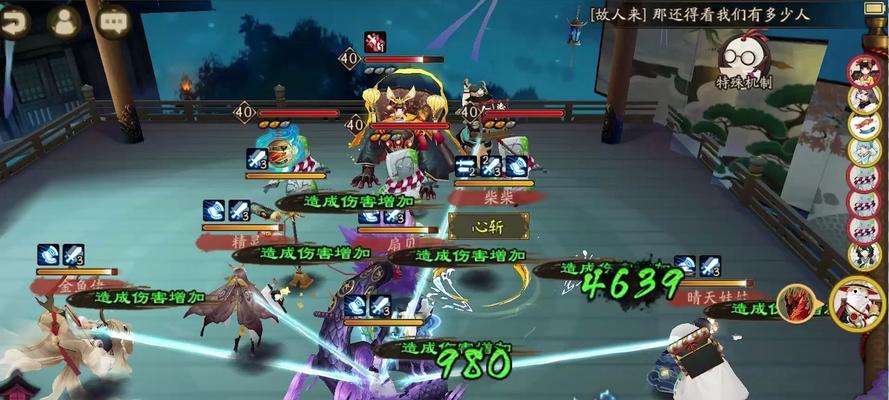Open the chat speech bubble

[113, 21]
